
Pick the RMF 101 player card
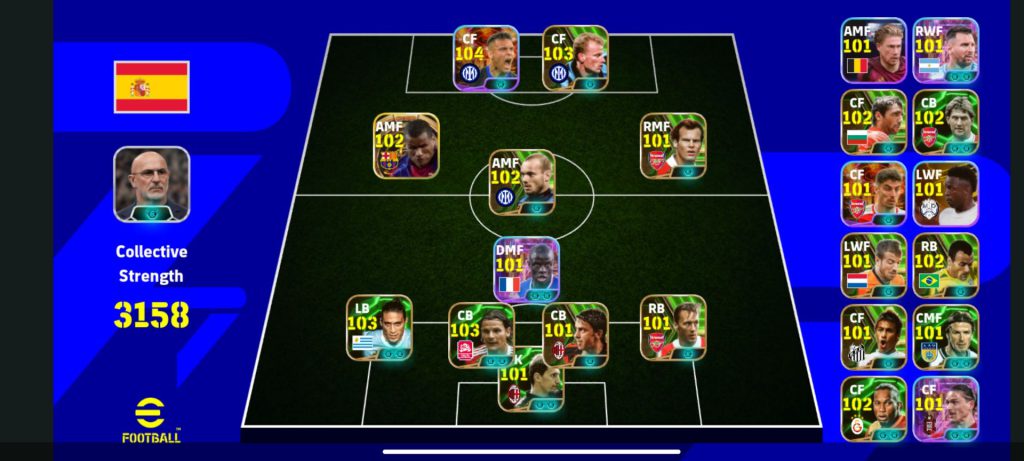[x=673, y=145]
